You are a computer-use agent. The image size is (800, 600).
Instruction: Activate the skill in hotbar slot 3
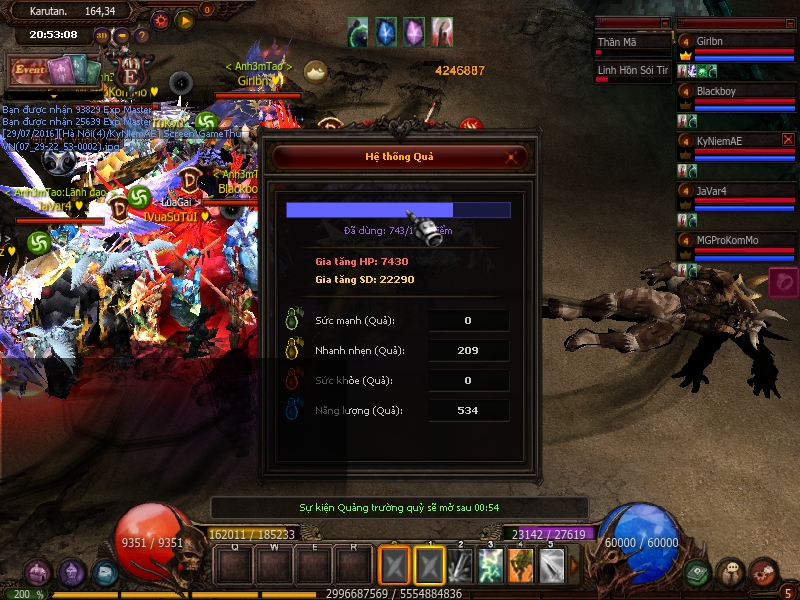coord(490,566)
